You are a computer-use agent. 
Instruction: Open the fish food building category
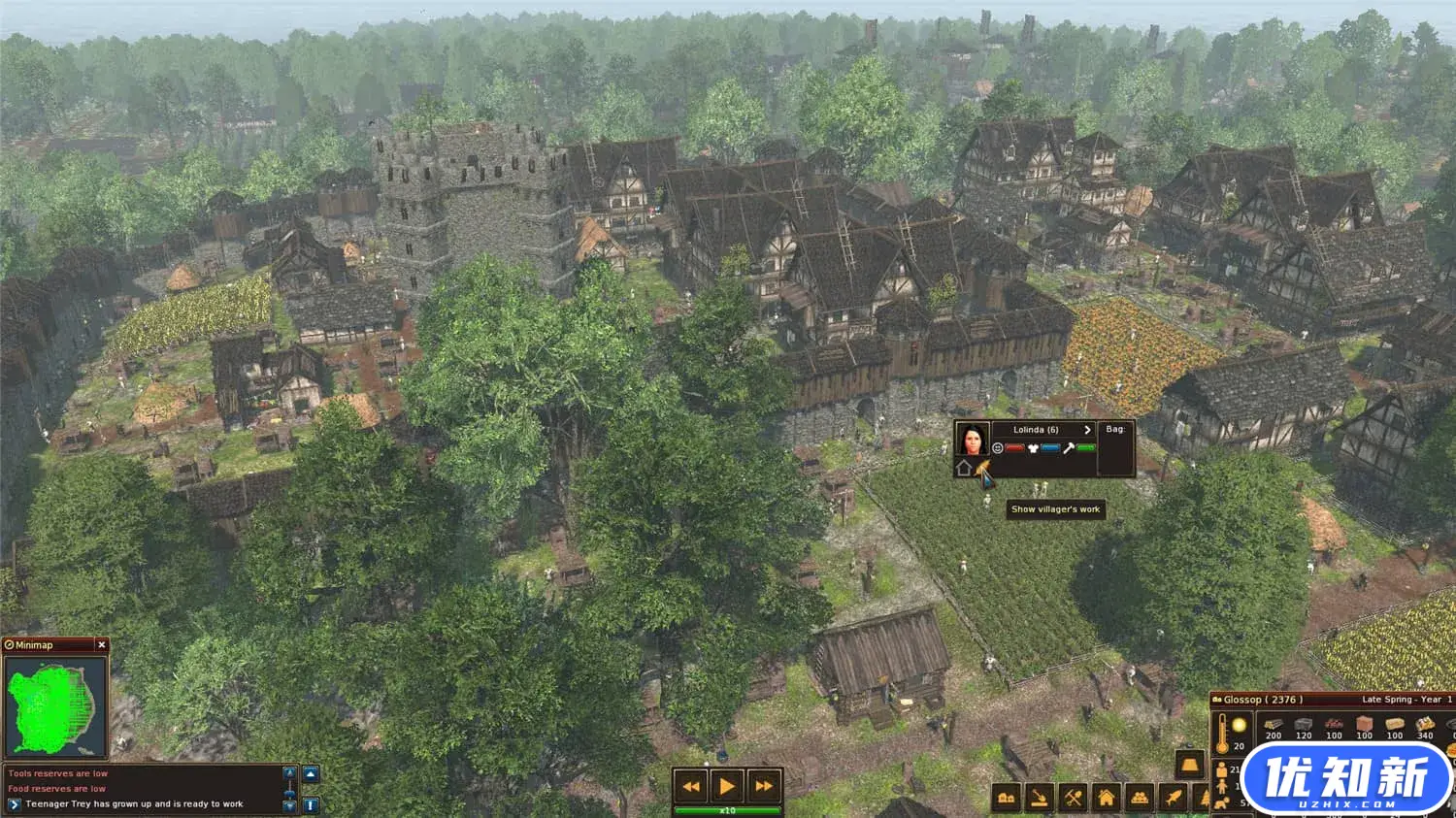pos(1174,799)
